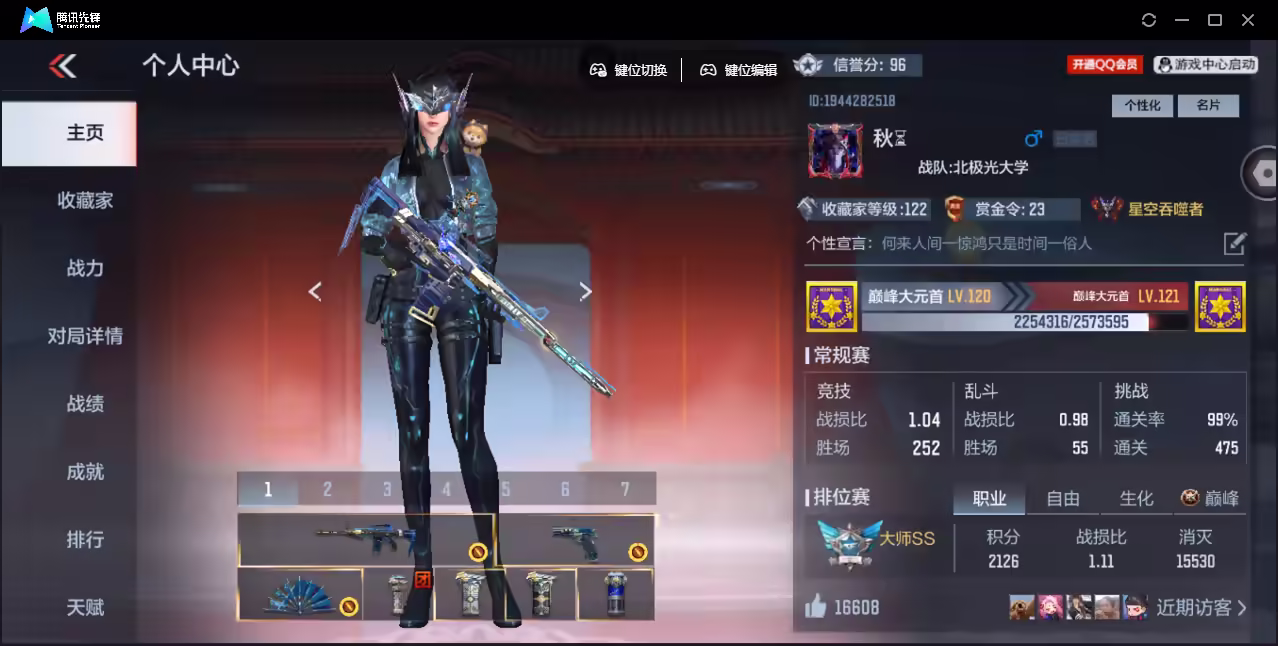Select the 主页 home entry
Image resolution: width=1278 pixels, height=646 pixels.
tap(85, 133)
